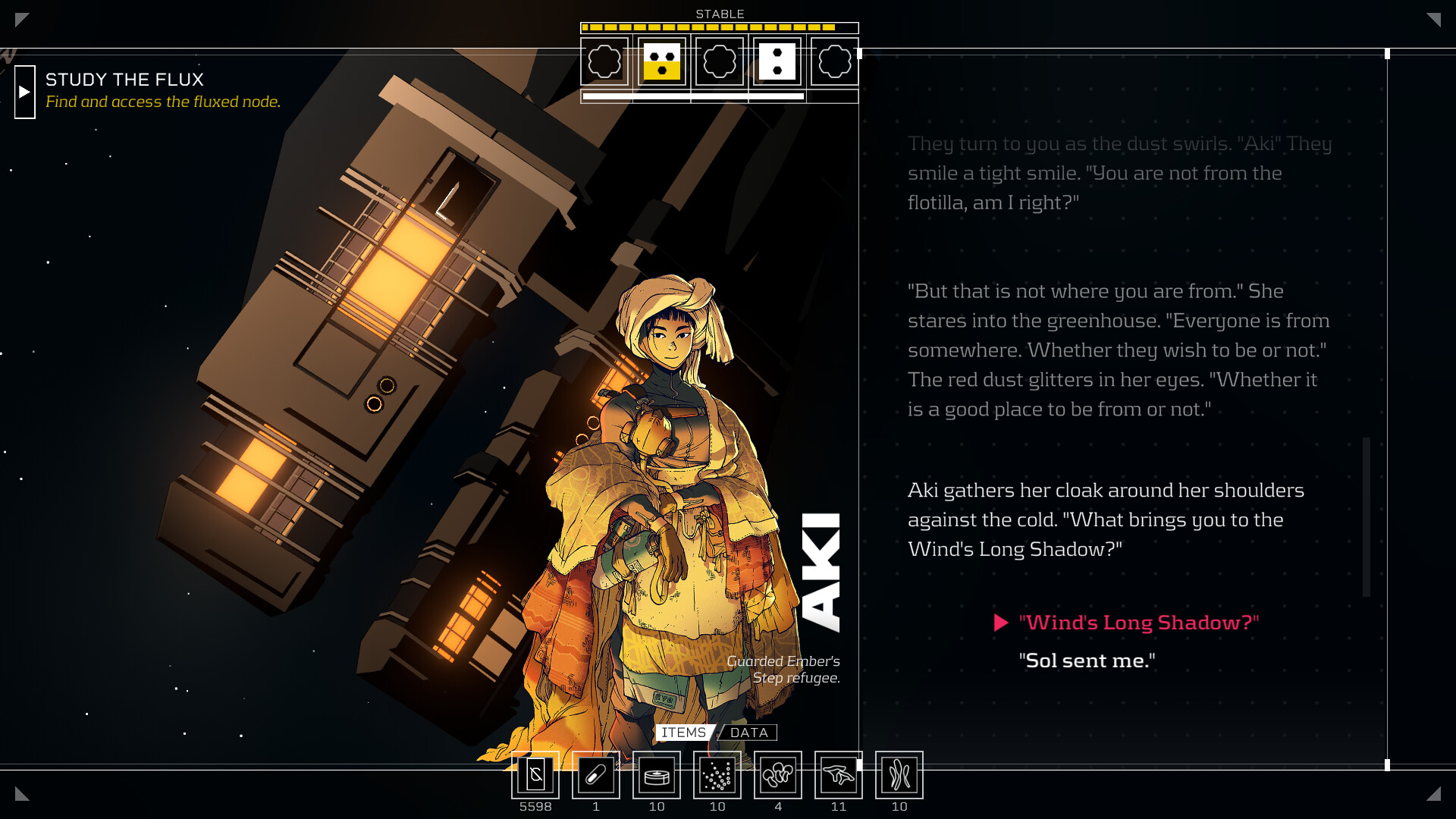The image size is (1456, 819).
Task: Select the white two-pip die
Action: point(777,62)
